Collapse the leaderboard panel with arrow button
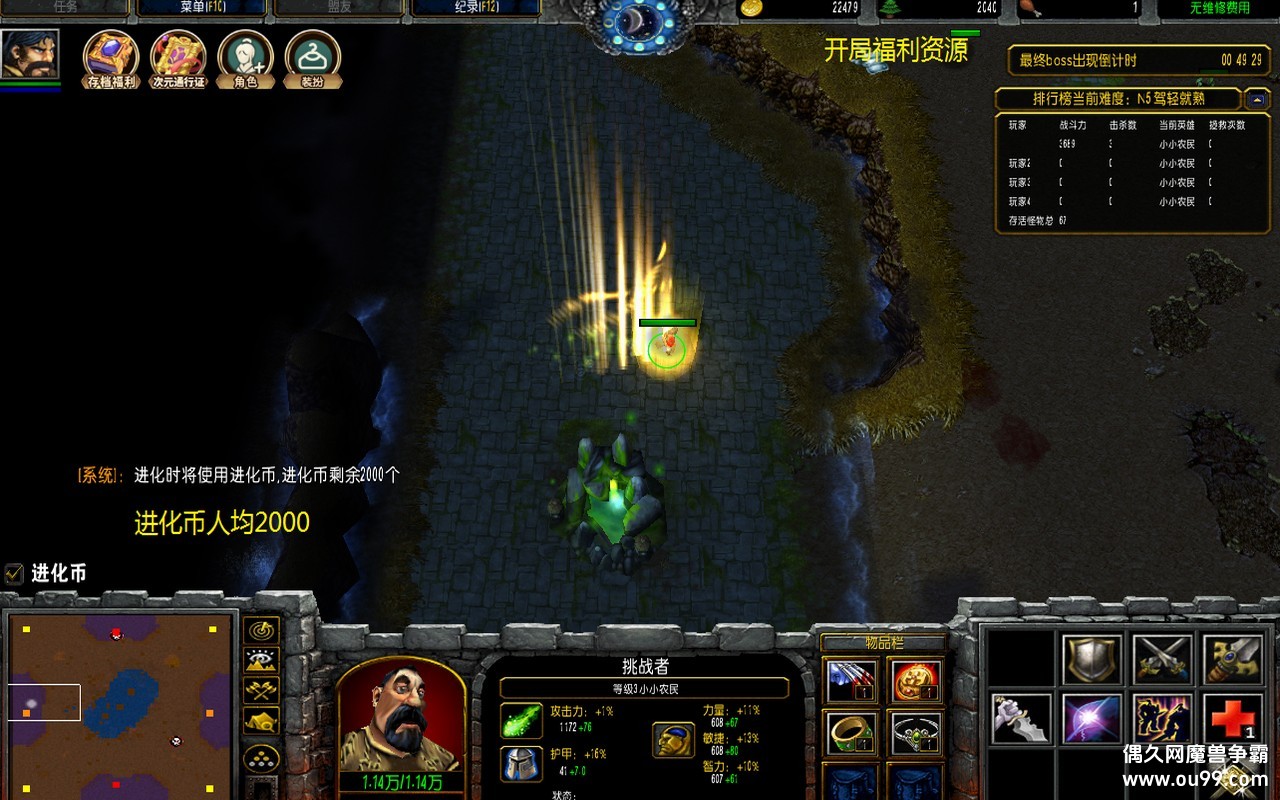 [1257, 99]
